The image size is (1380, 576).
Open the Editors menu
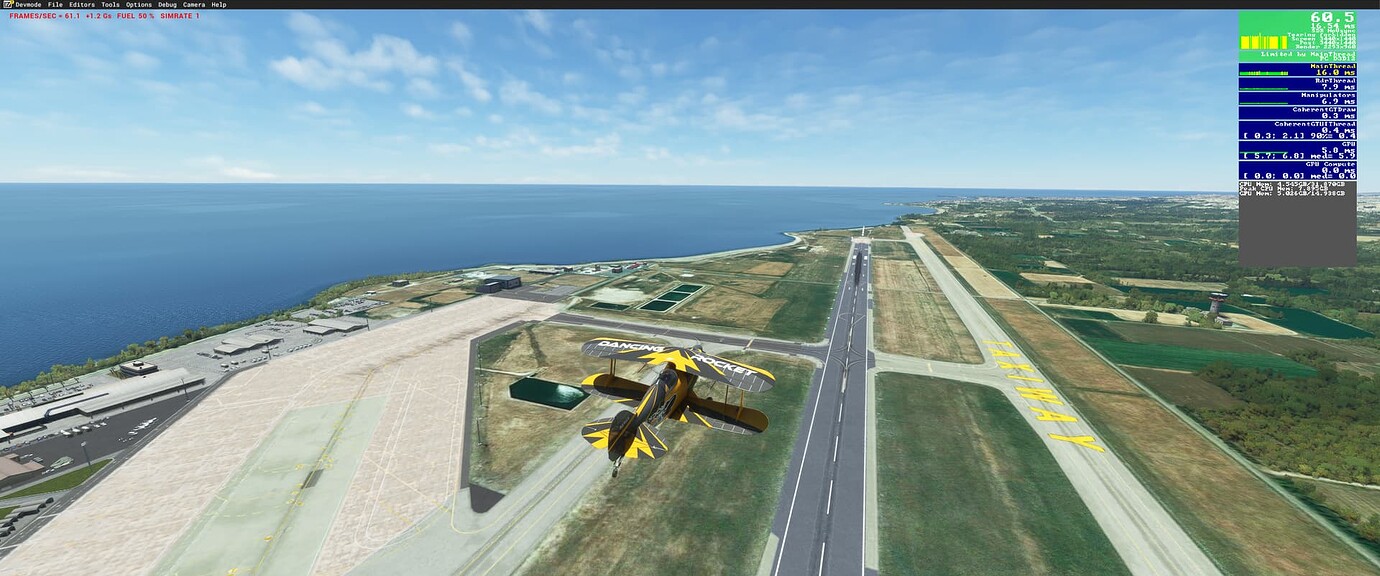tap(82, 5)
